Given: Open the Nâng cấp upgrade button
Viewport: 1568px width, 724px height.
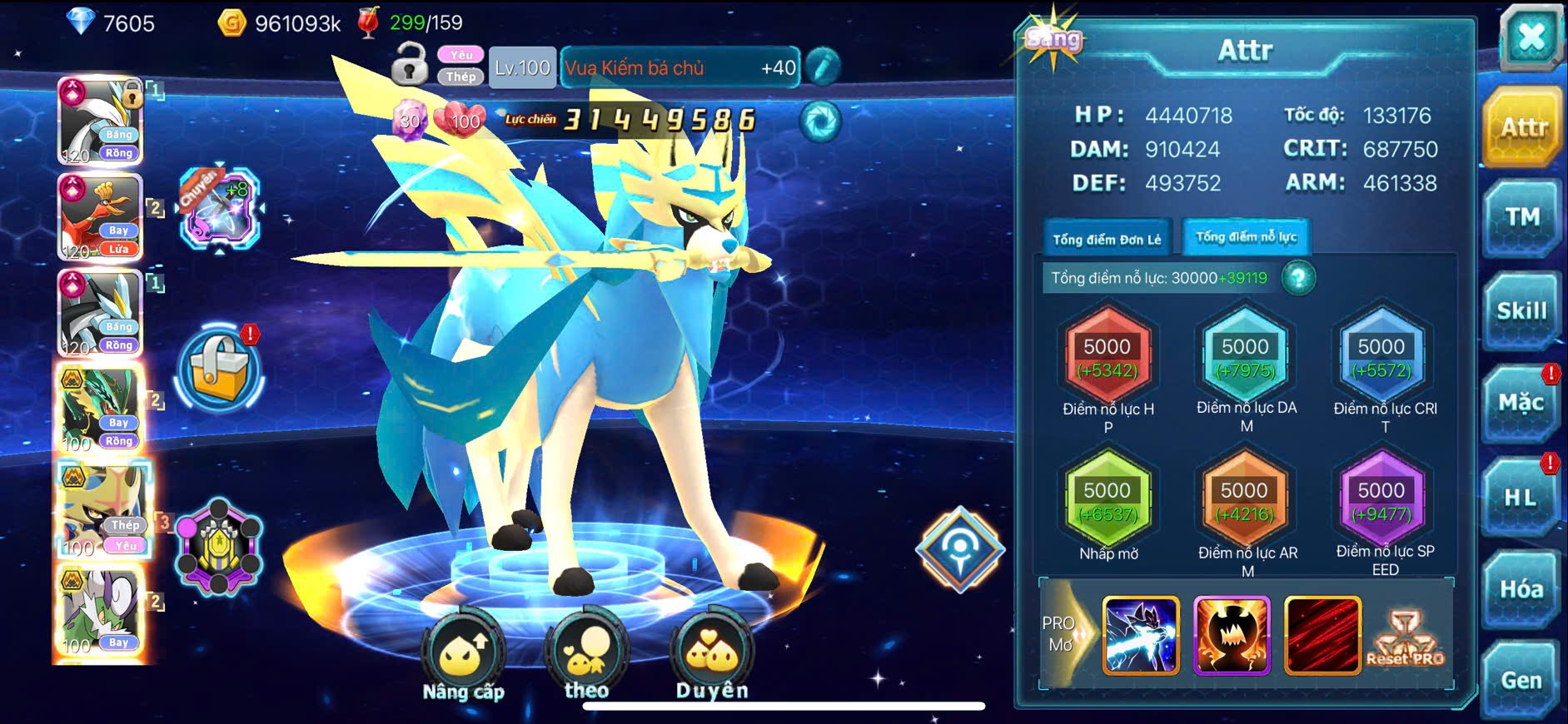Looking at the screenshot, I should [x=463, y=656].
